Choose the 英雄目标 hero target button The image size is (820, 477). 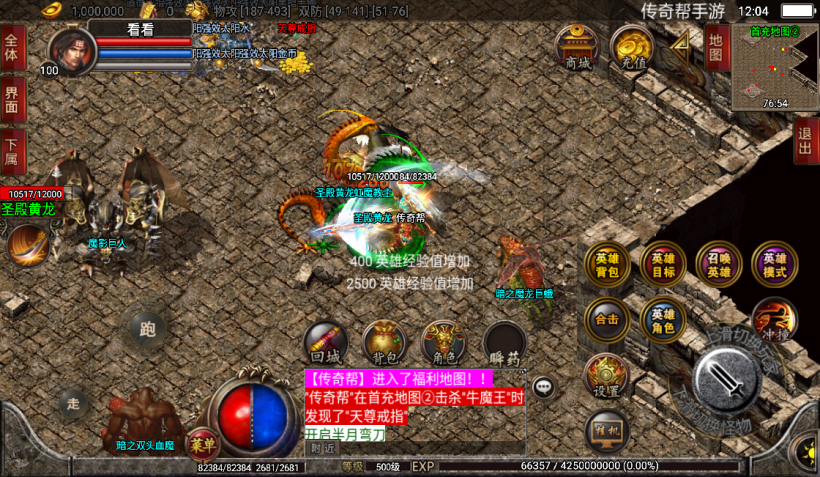663,264
